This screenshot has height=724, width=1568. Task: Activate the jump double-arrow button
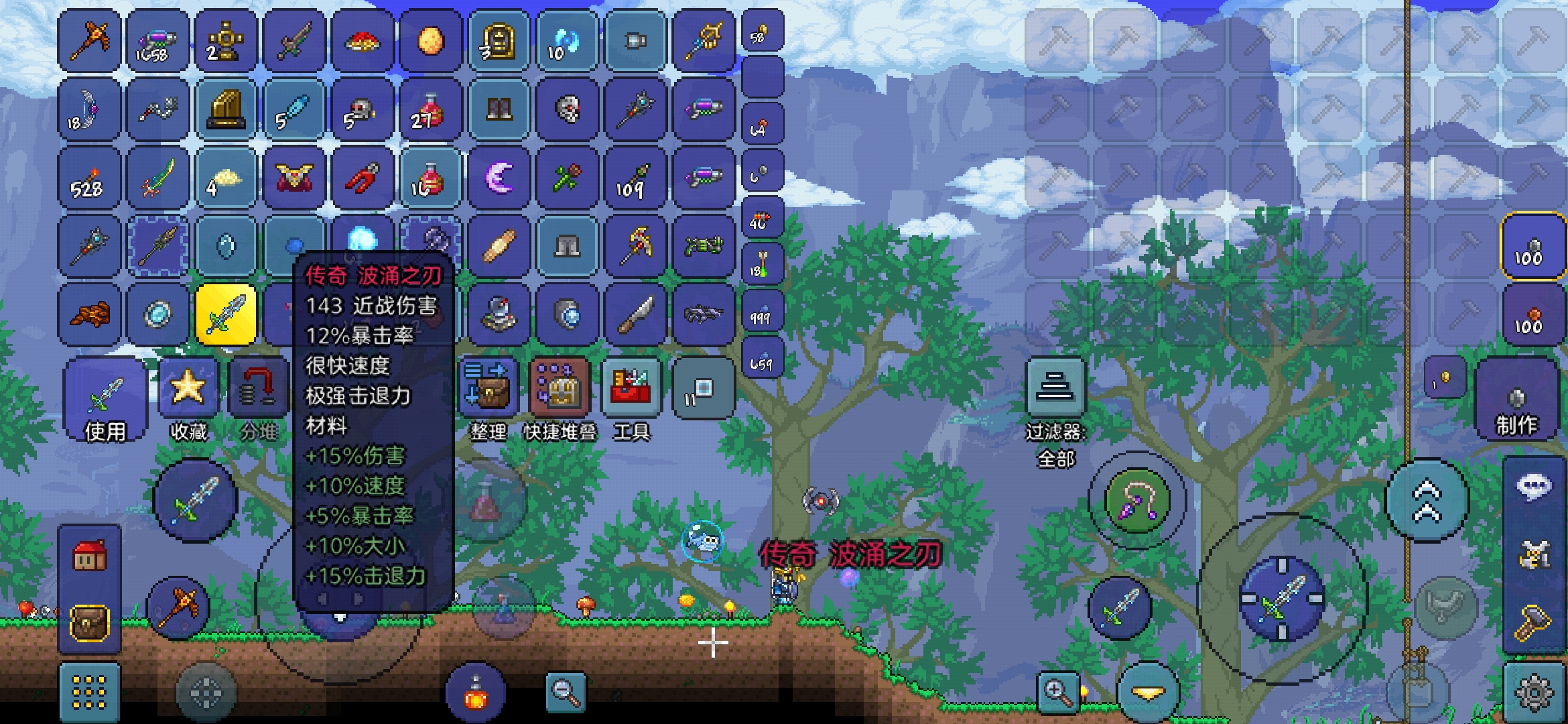click(1427, 501)
